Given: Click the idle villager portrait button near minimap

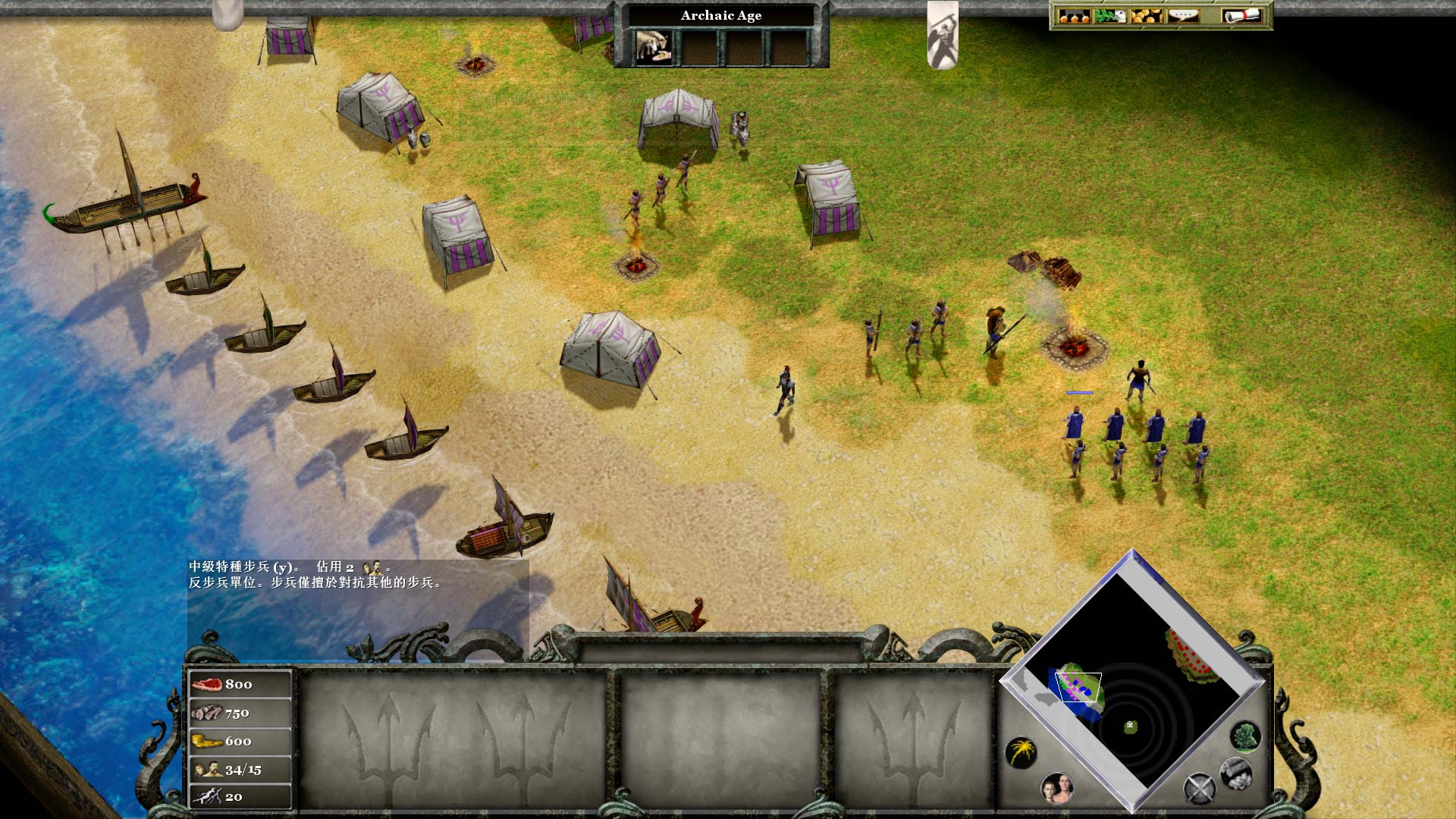Looking at the screenshot, I should (x=1058, y=789).
